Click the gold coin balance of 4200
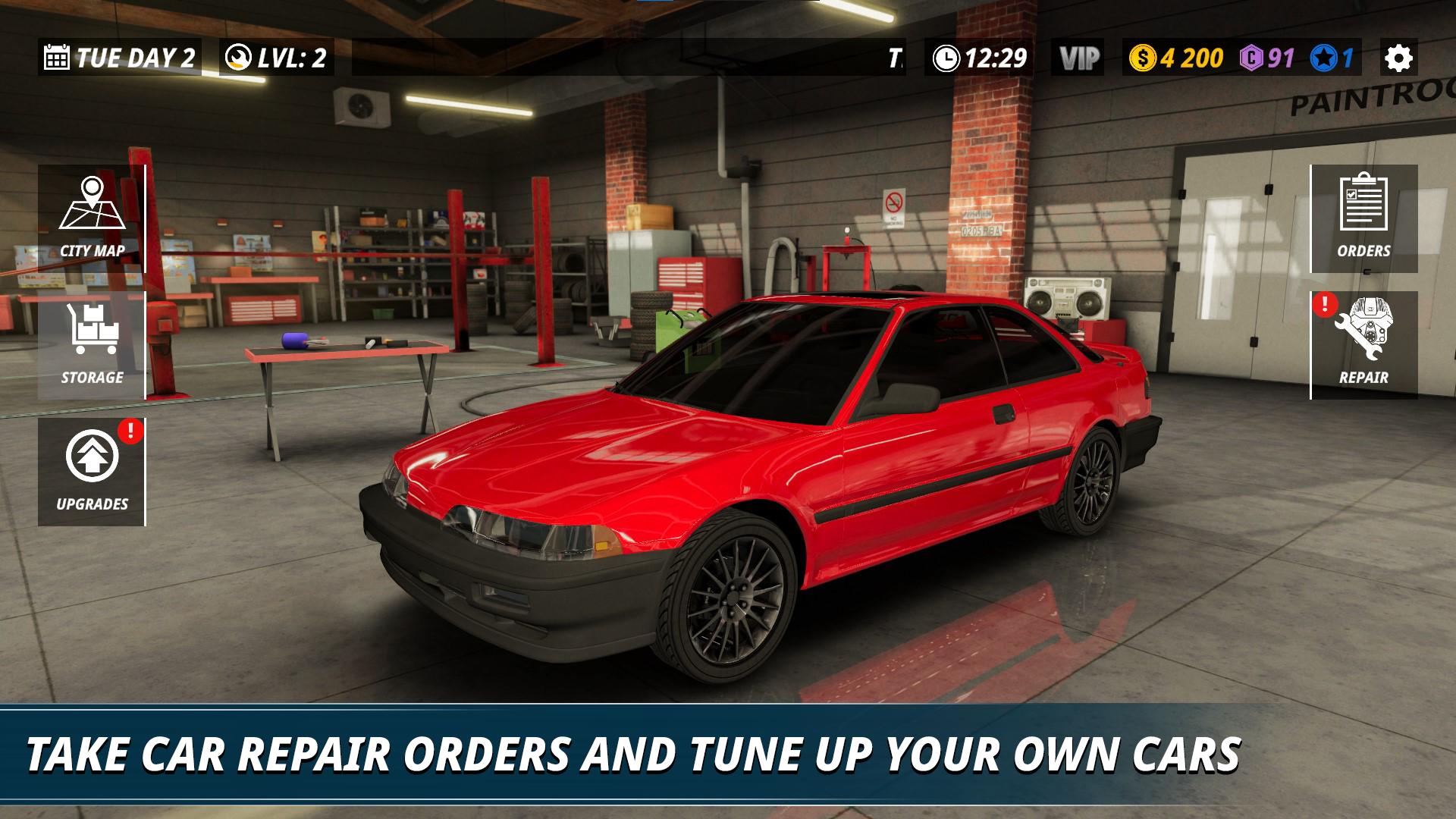 1179,57
